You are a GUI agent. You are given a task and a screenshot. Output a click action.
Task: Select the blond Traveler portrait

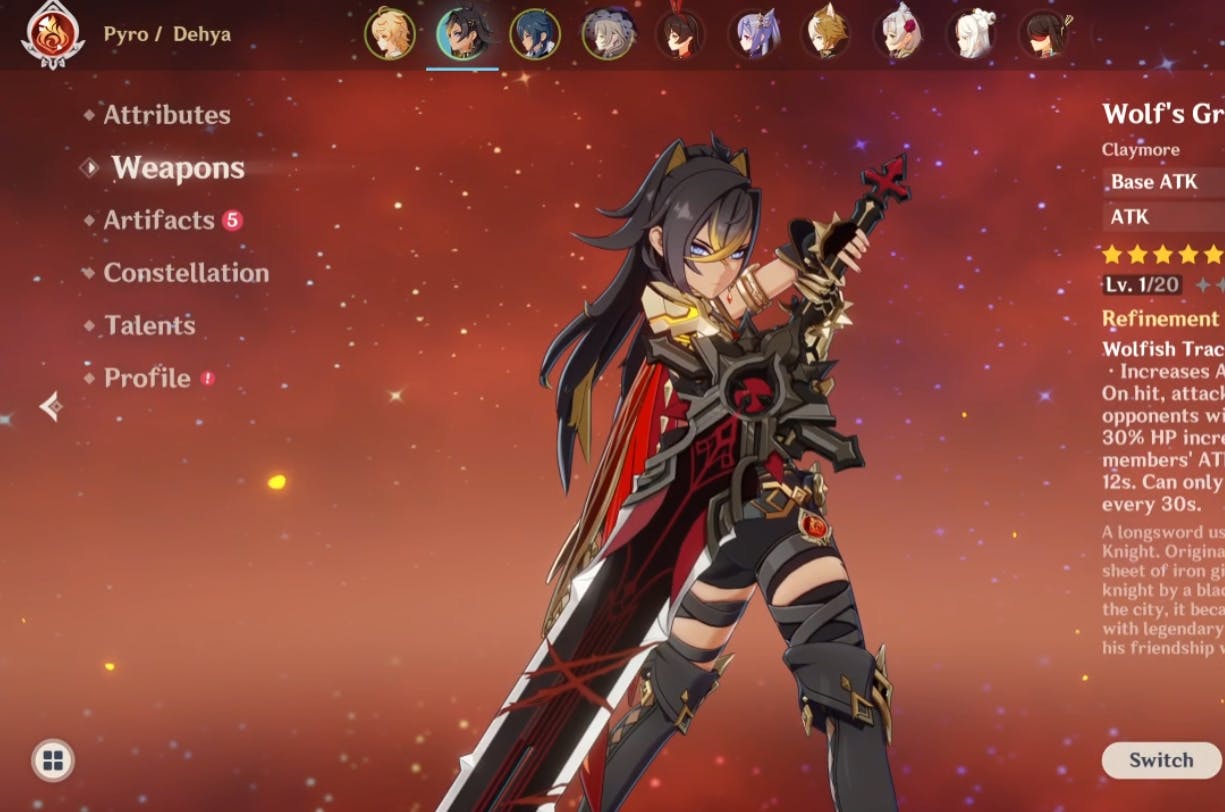click(389, 34)
